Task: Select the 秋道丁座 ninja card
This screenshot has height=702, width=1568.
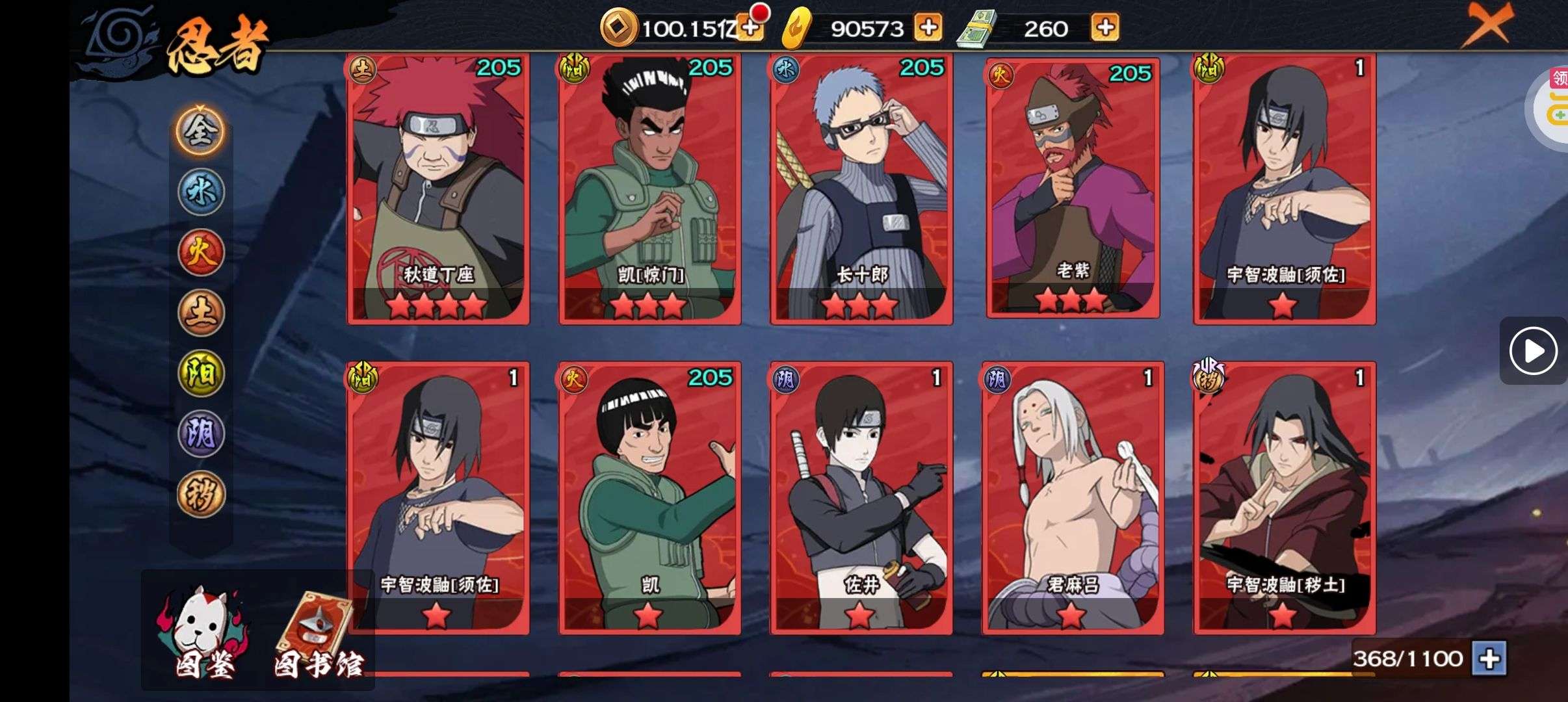Action: point(439,188)
